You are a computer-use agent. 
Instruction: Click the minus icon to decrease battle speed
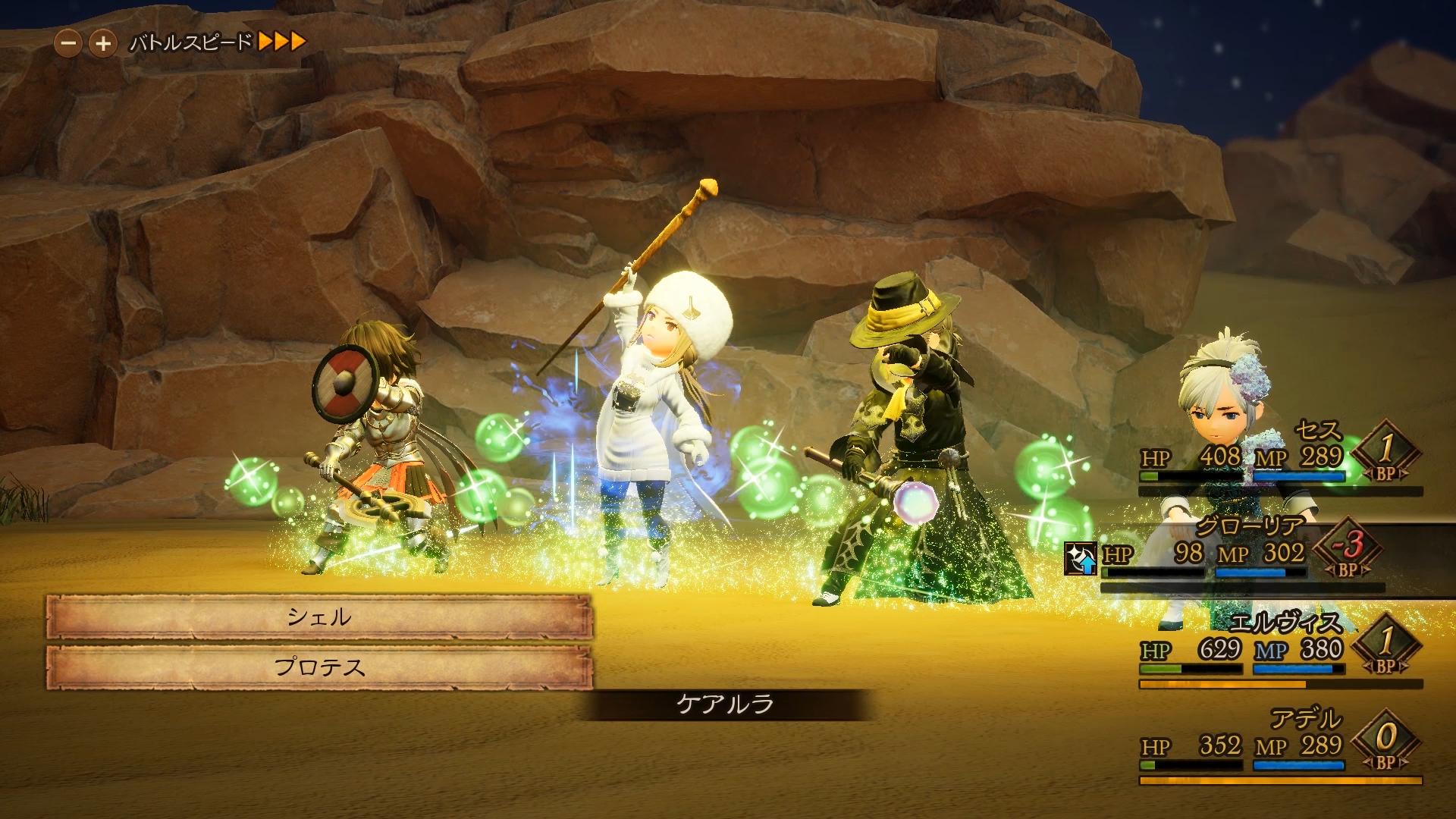coord(70,43)
